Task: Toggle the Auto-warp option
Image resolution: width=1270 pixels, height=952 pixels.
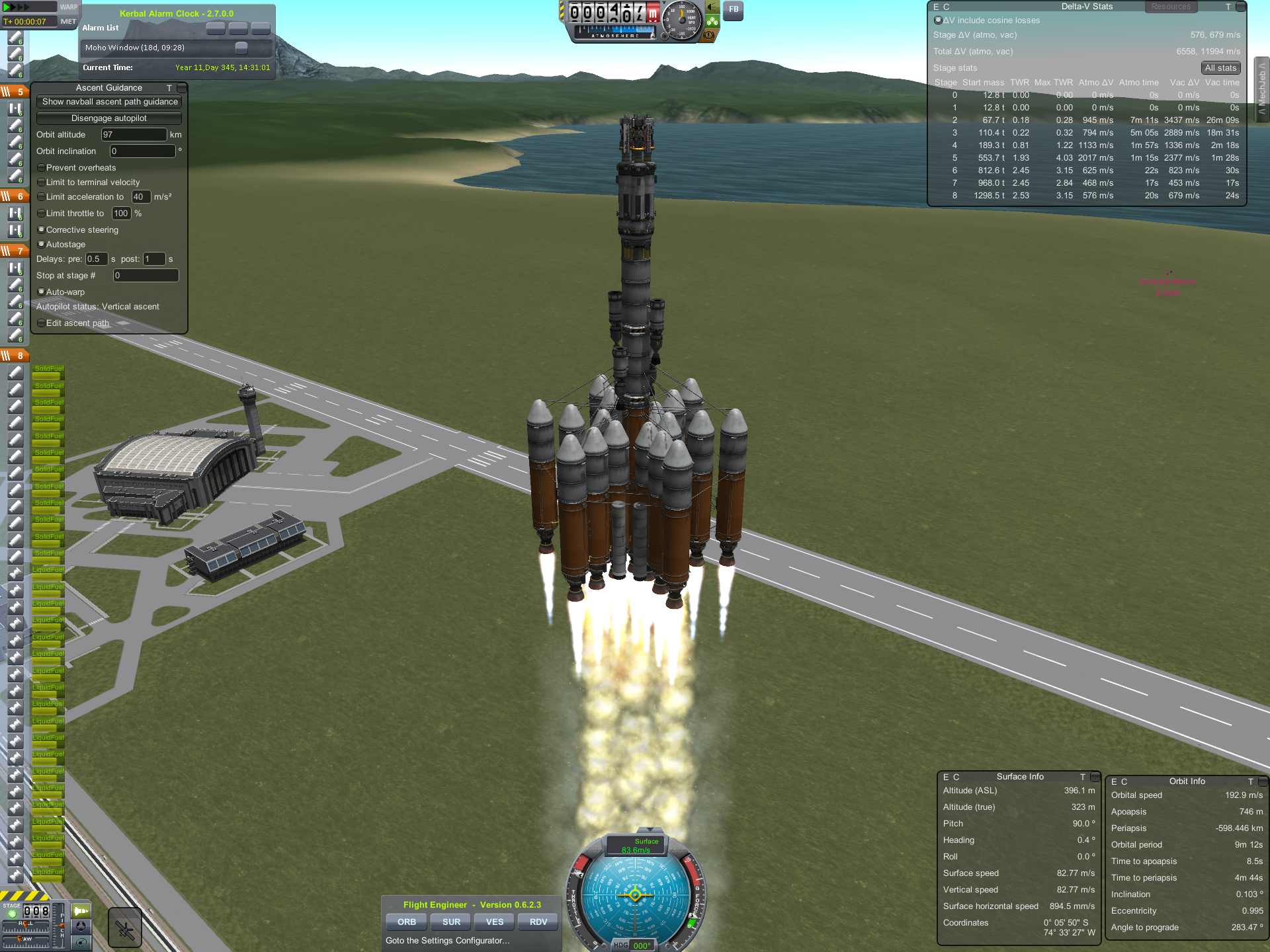Action: point(42,292)
